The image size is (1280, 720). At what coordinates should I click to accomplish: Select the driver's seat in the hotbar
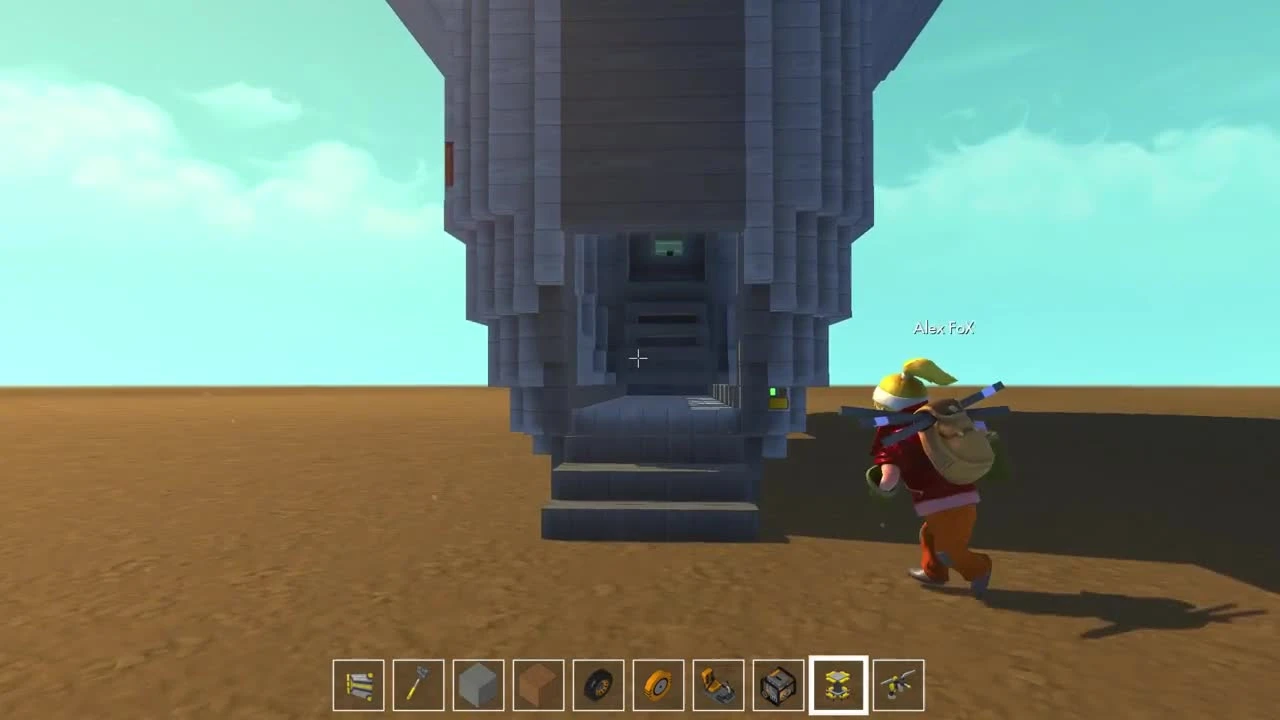(718, 684)
